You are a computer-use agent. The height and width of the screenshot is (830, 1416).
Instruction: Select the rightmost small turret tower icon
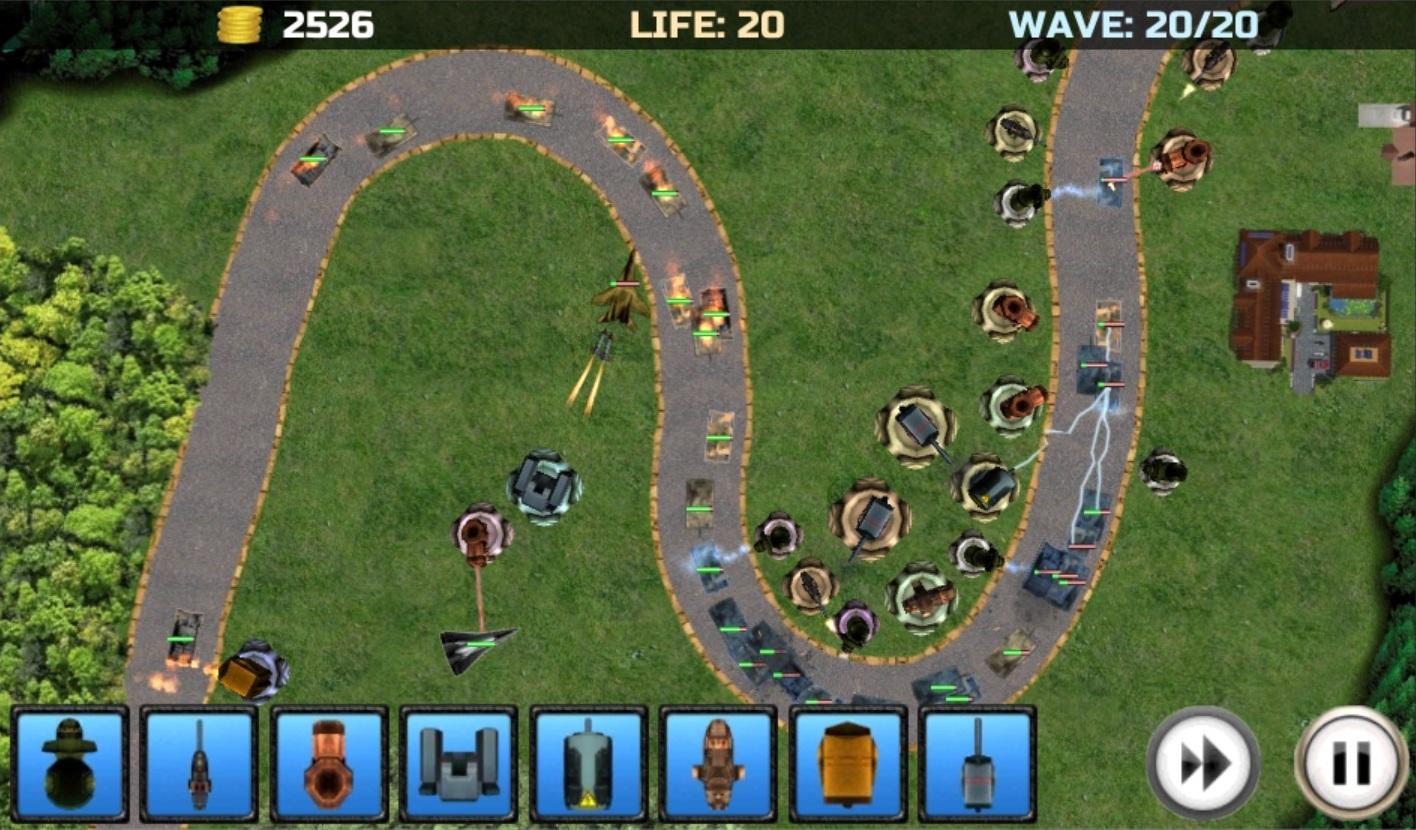click(x=980, y=765)
